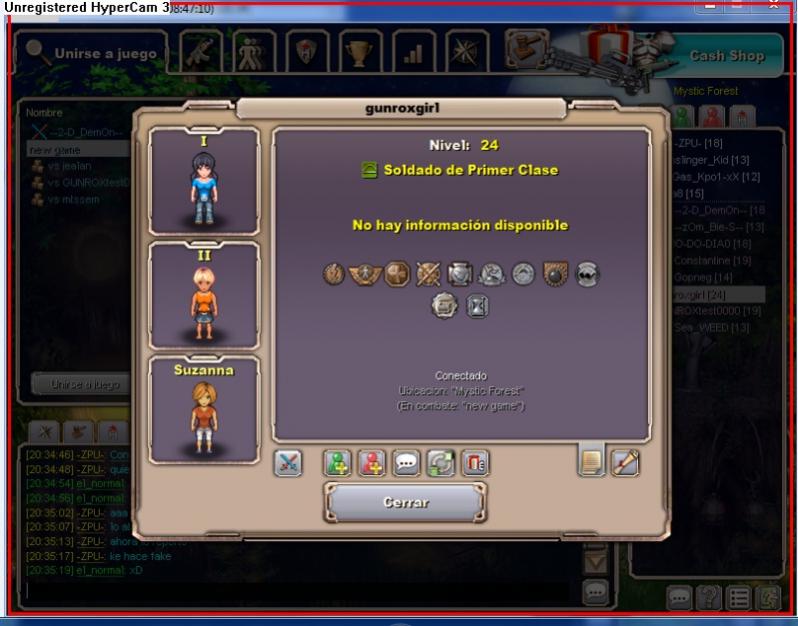This screenshot has height=626, width=798.
Task: Click the red door icon in profile
Action: [x=474, y=463]
